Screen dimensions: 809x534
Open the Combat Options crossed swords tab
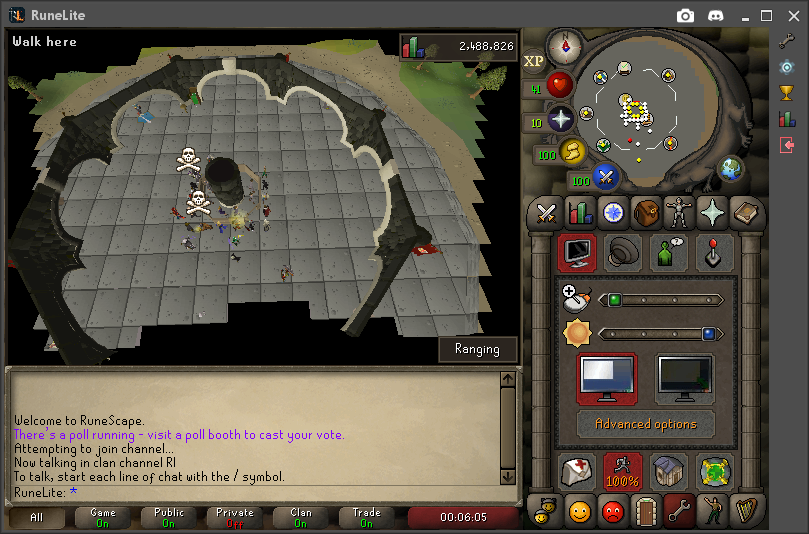[x=546, y=212]
